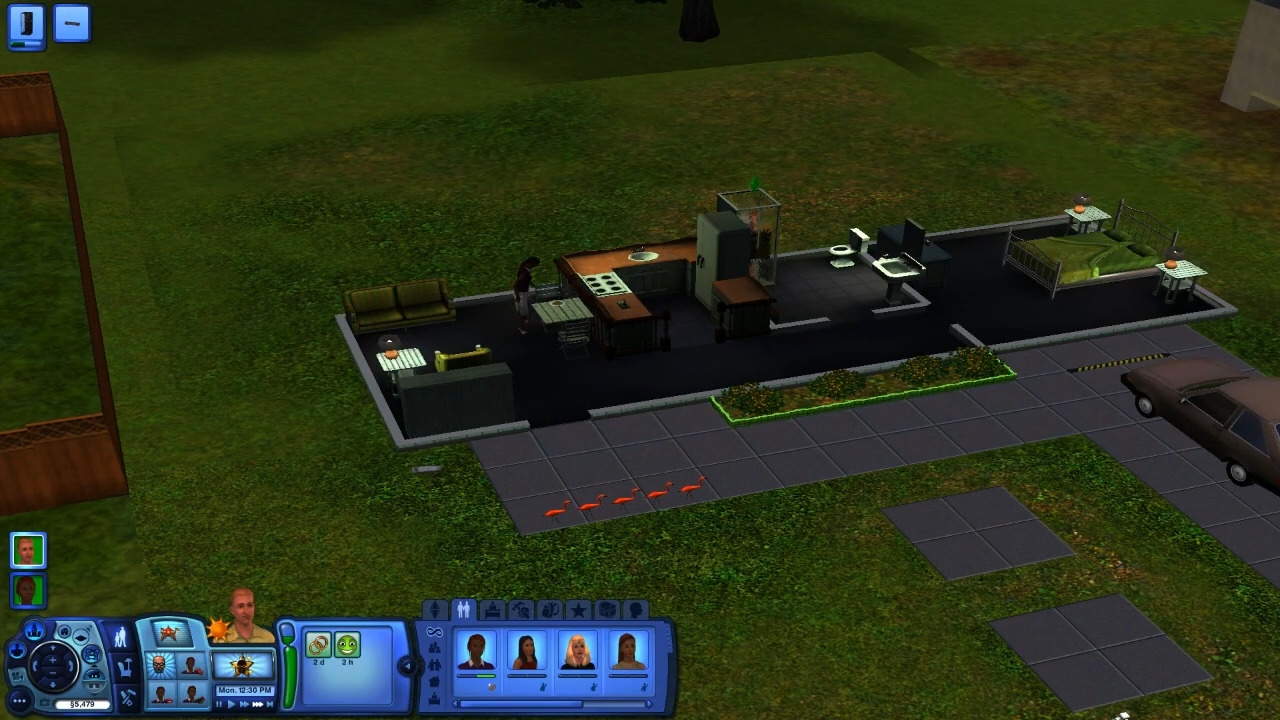Zoom in using the plus button

(52, 659)
